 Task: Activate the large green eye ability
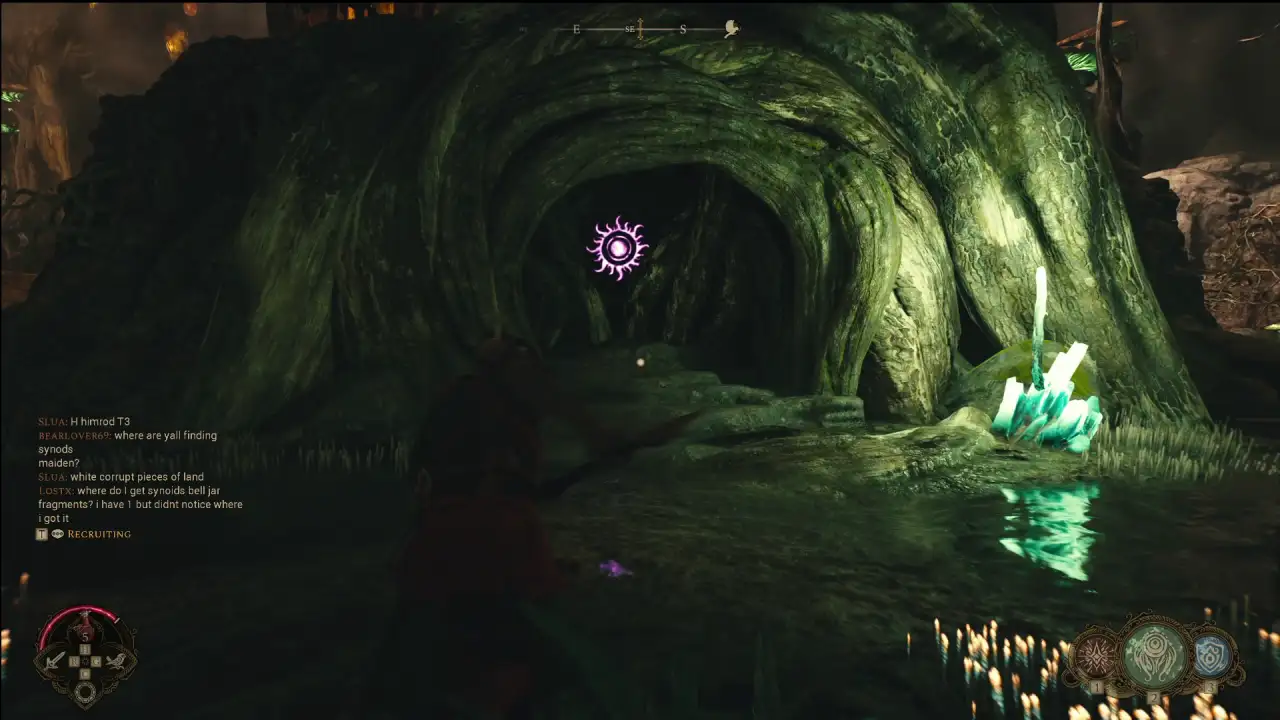tap(1154, 655)
